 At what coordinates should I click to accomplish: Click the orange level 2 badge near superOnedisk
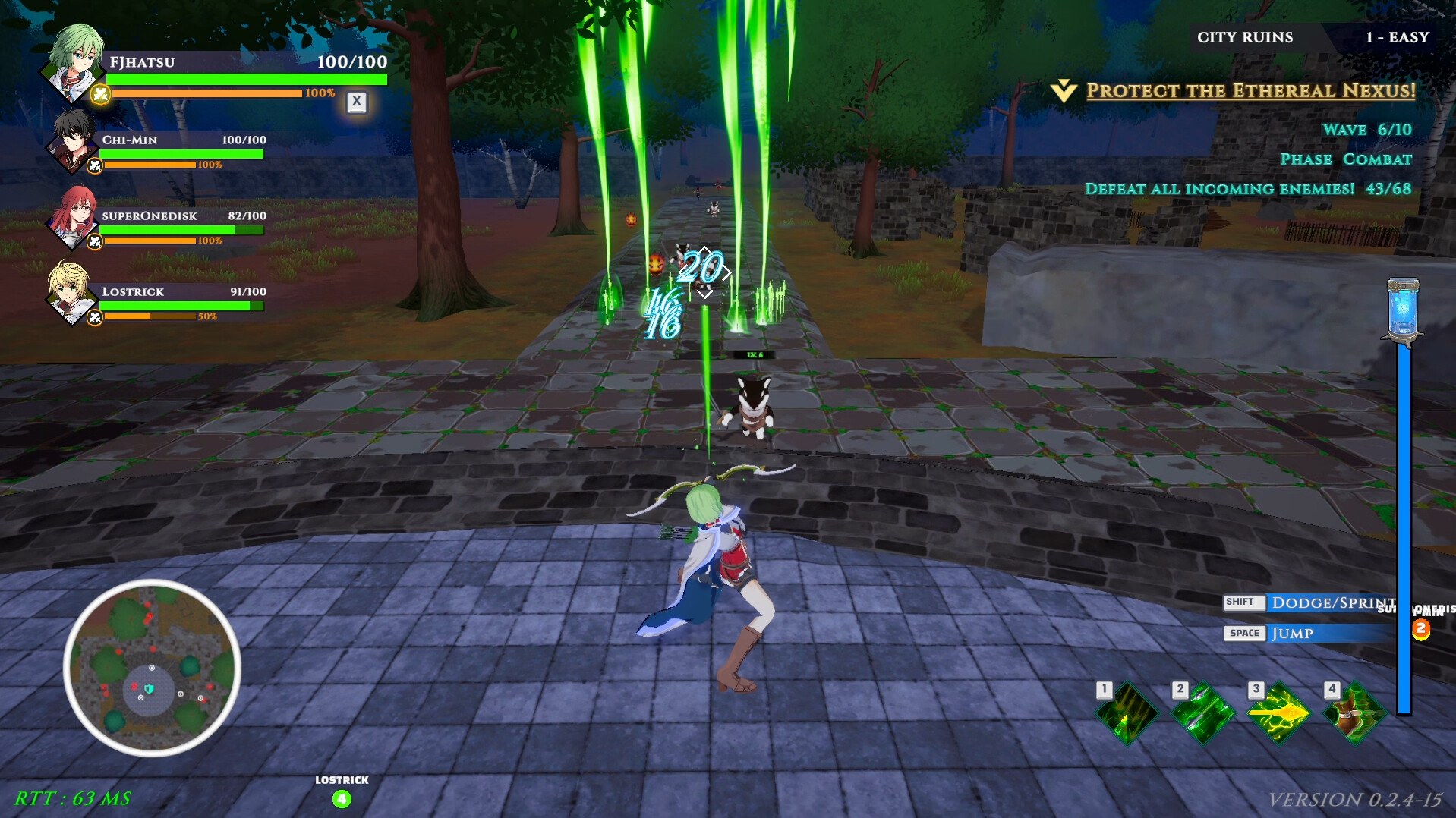(x=1420, y=628)
